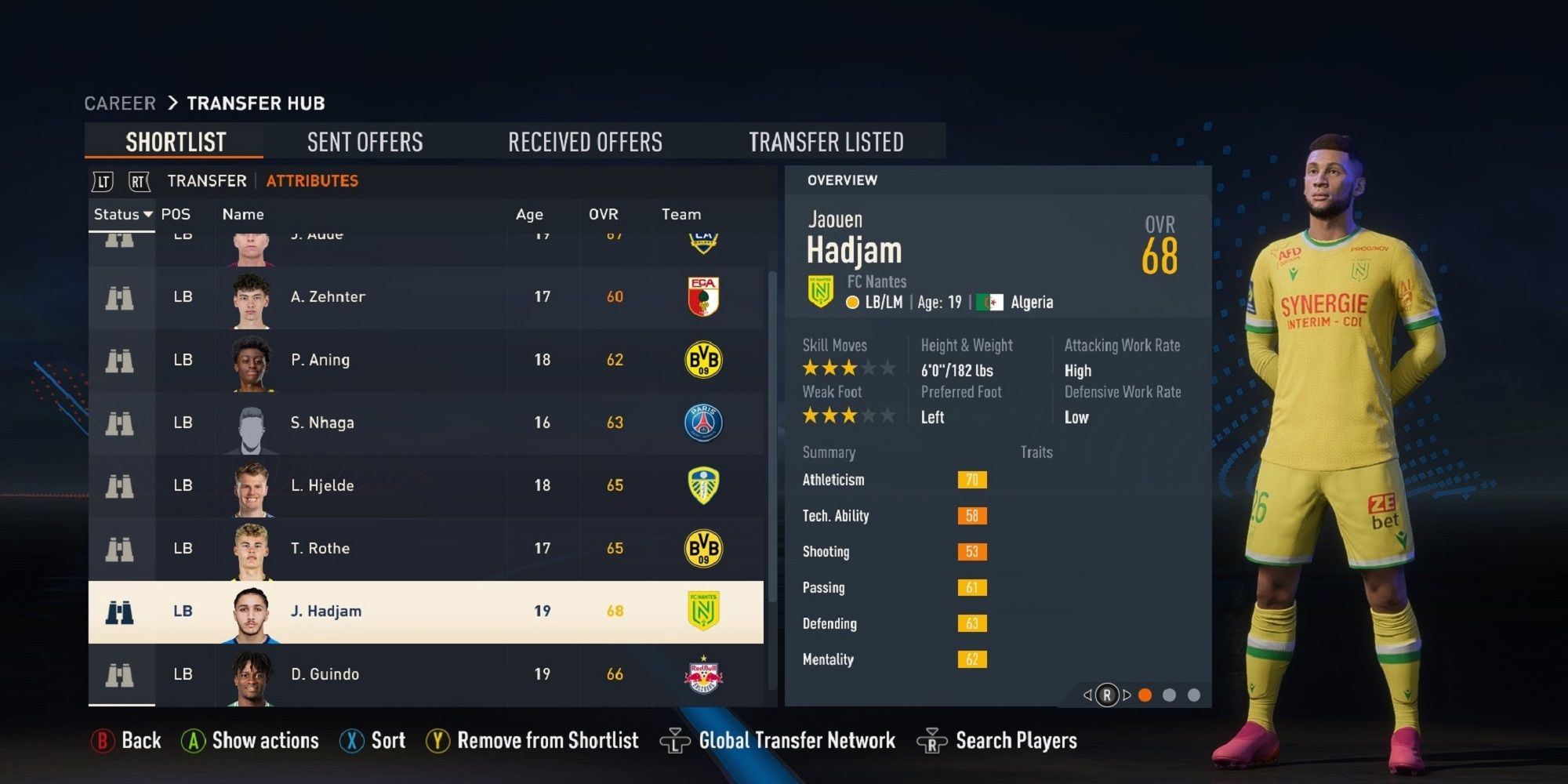
Task: Select the Red Bull Salzburg badge for D. Guindo
Action: click(x=703, y=673)
